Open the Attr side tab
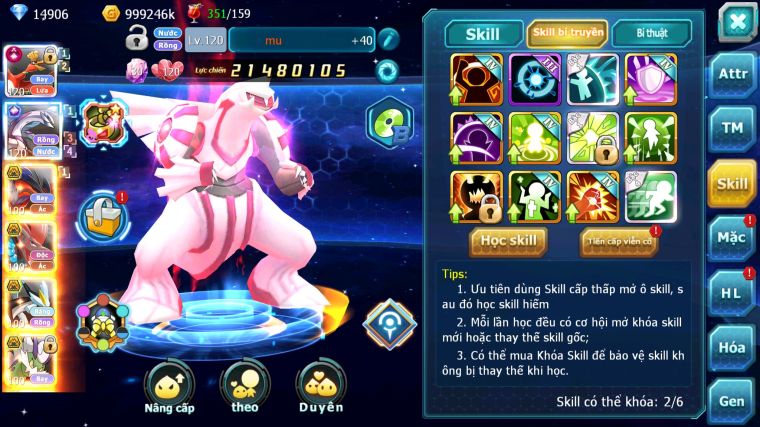 [732, 73]
